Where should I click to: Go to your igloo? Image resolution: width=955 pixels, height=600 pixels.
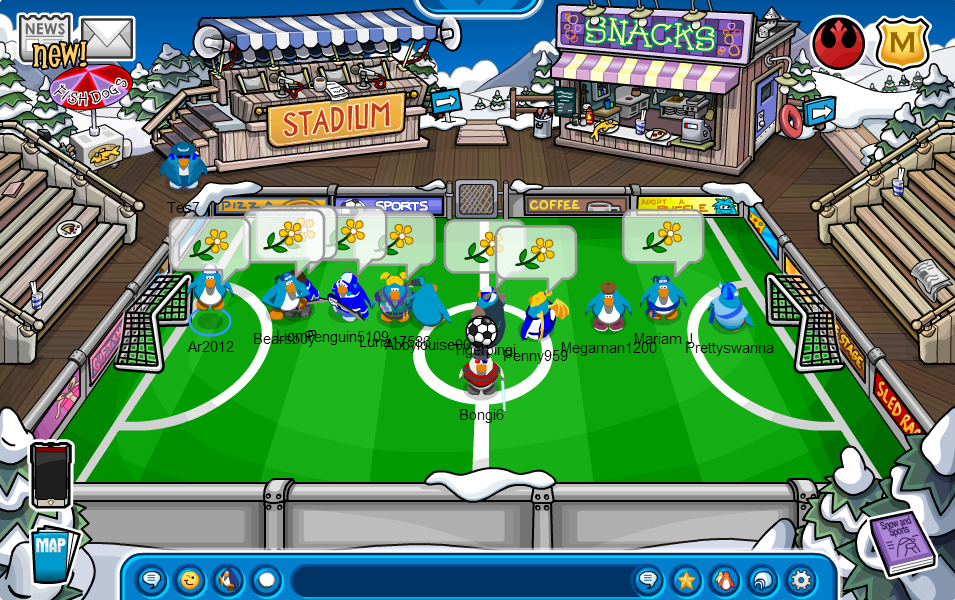point(762,580)
